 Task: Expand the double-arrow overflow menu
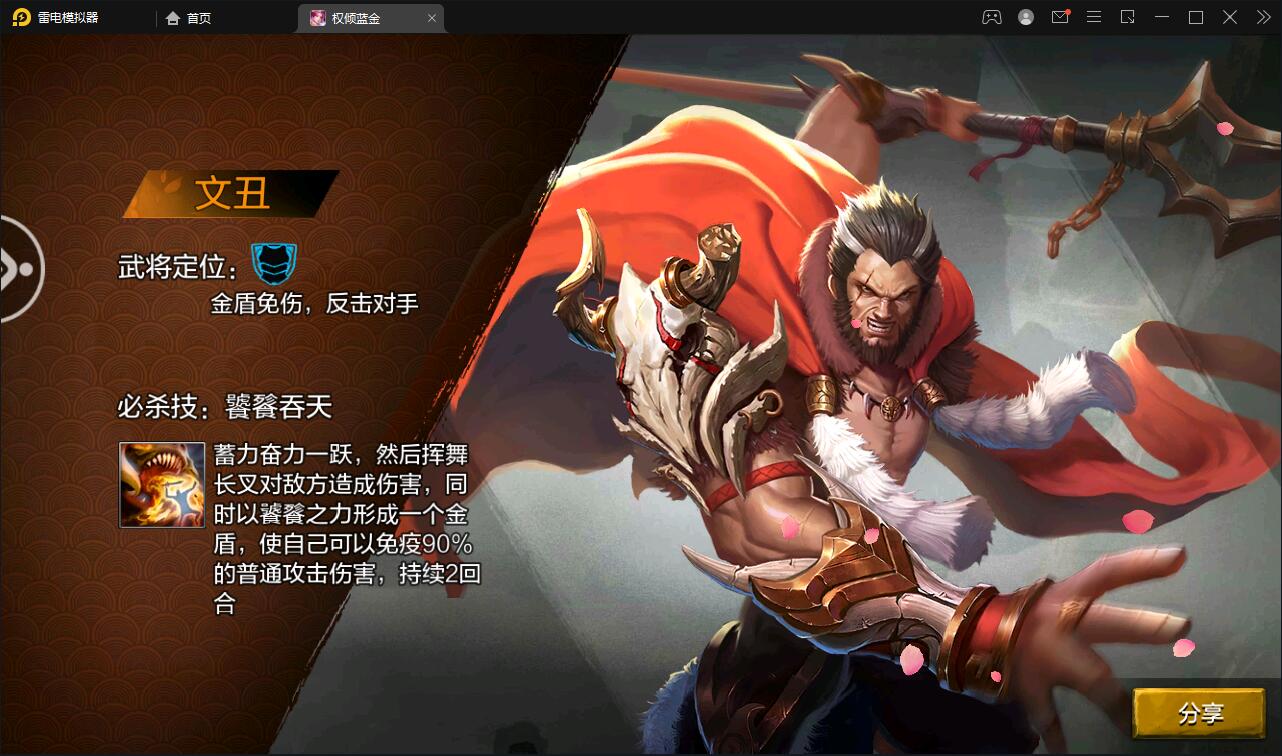[x=1261, y=17]
